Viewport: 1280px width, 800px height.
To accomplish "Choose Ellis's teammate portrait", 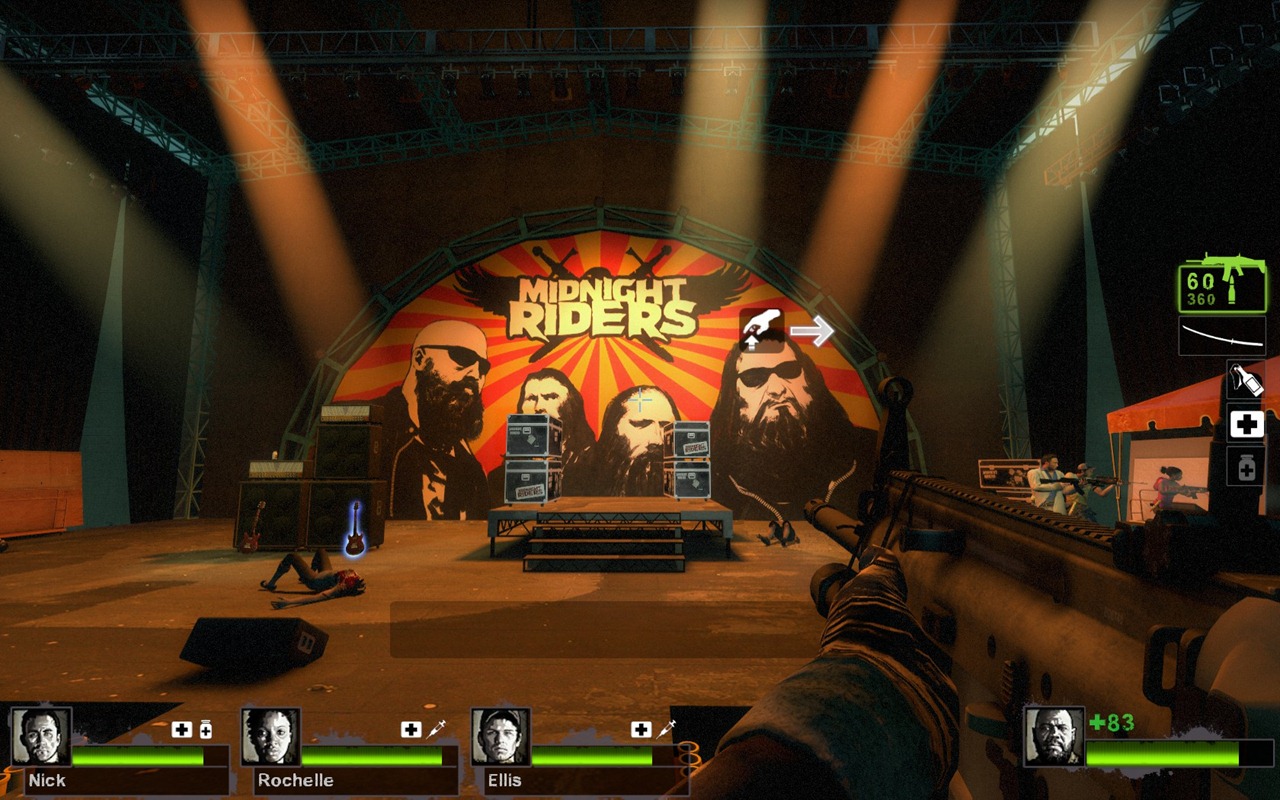I will [500, 737].
